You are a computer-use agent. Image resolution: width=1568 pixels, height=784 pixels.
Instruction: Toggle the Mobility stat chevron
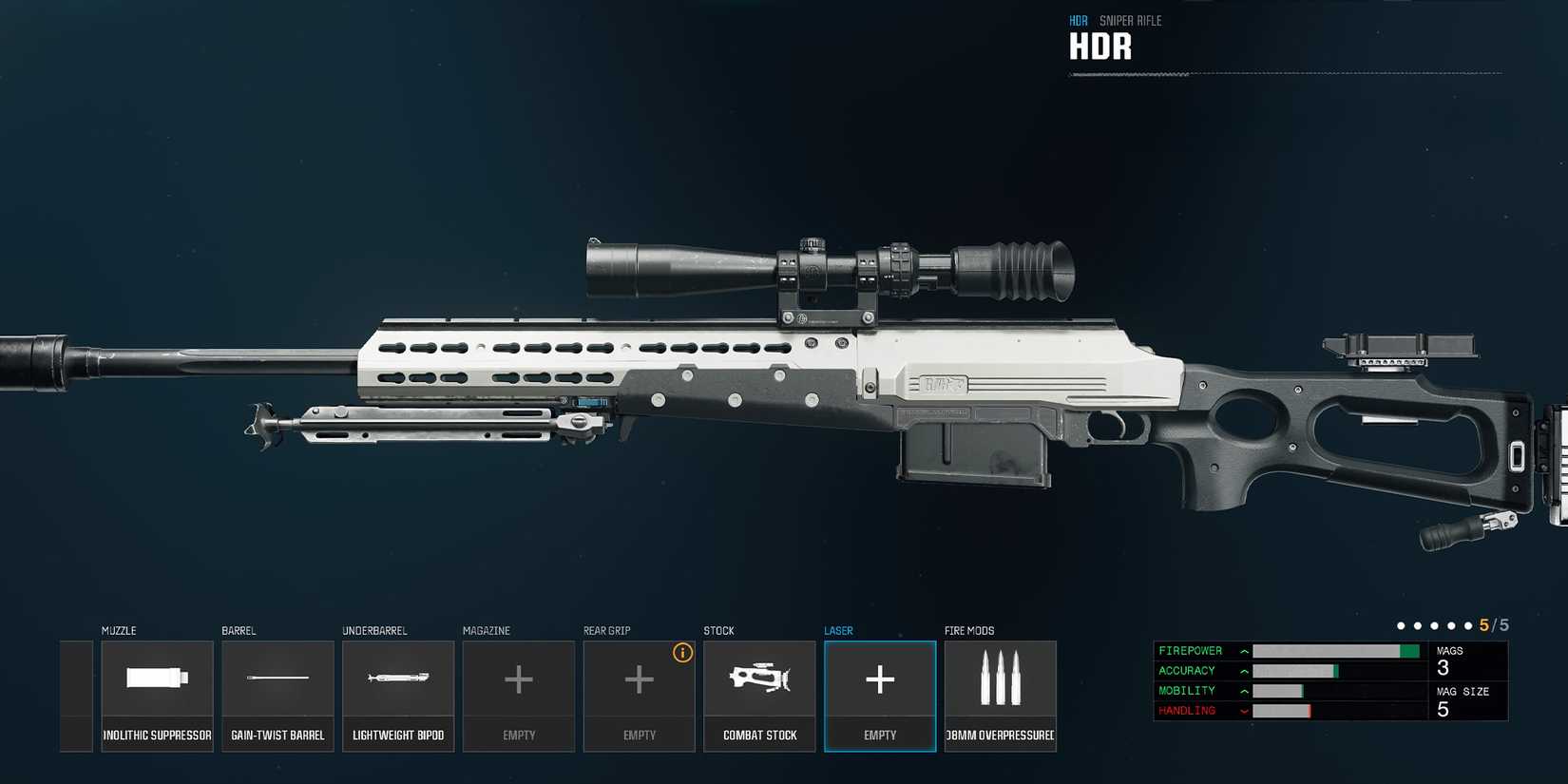1243,691
